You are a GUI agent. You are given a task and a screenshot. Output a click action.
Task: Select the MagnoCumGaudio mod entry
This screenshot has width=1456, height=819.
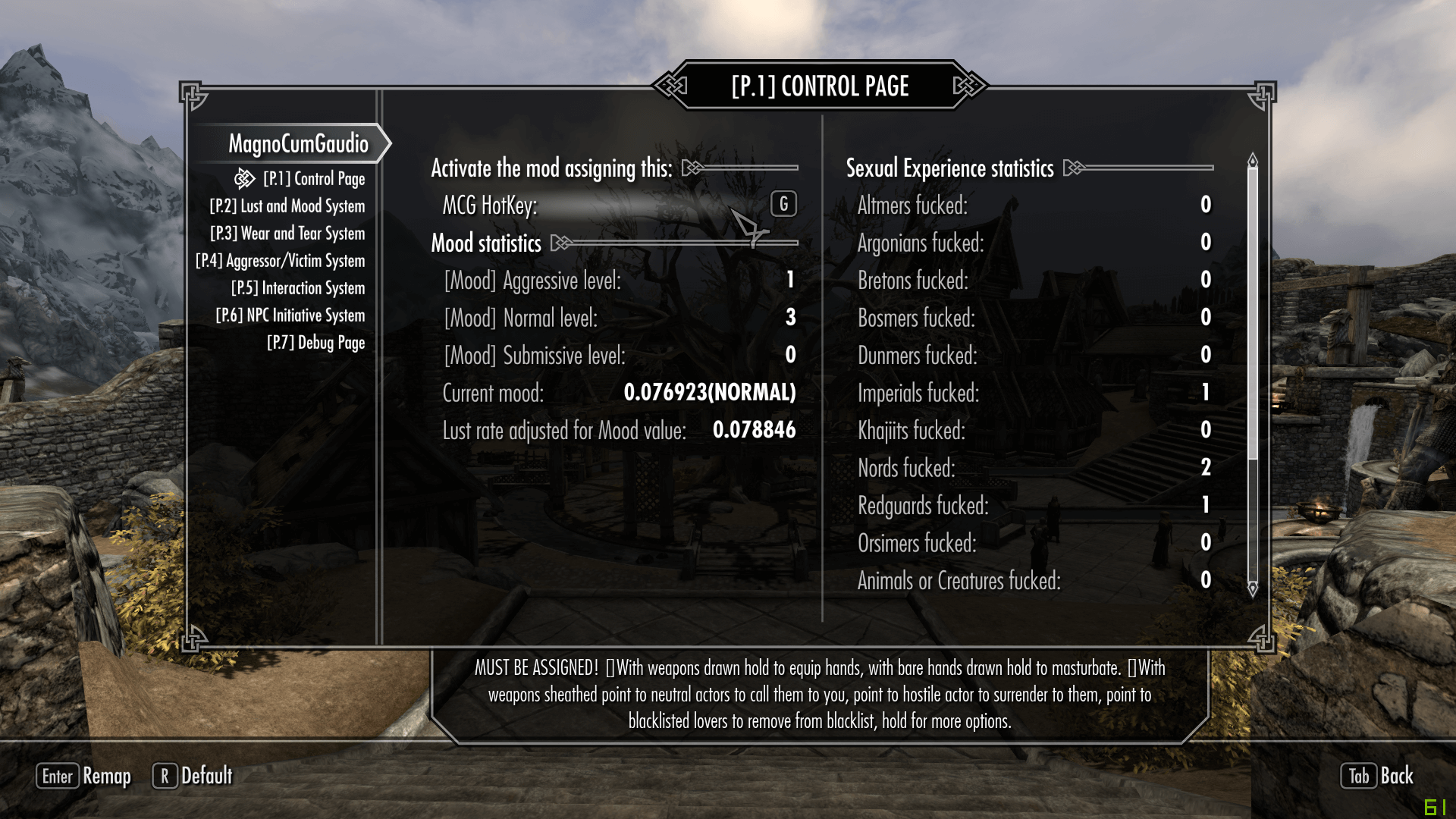click(x=298, y=143)
